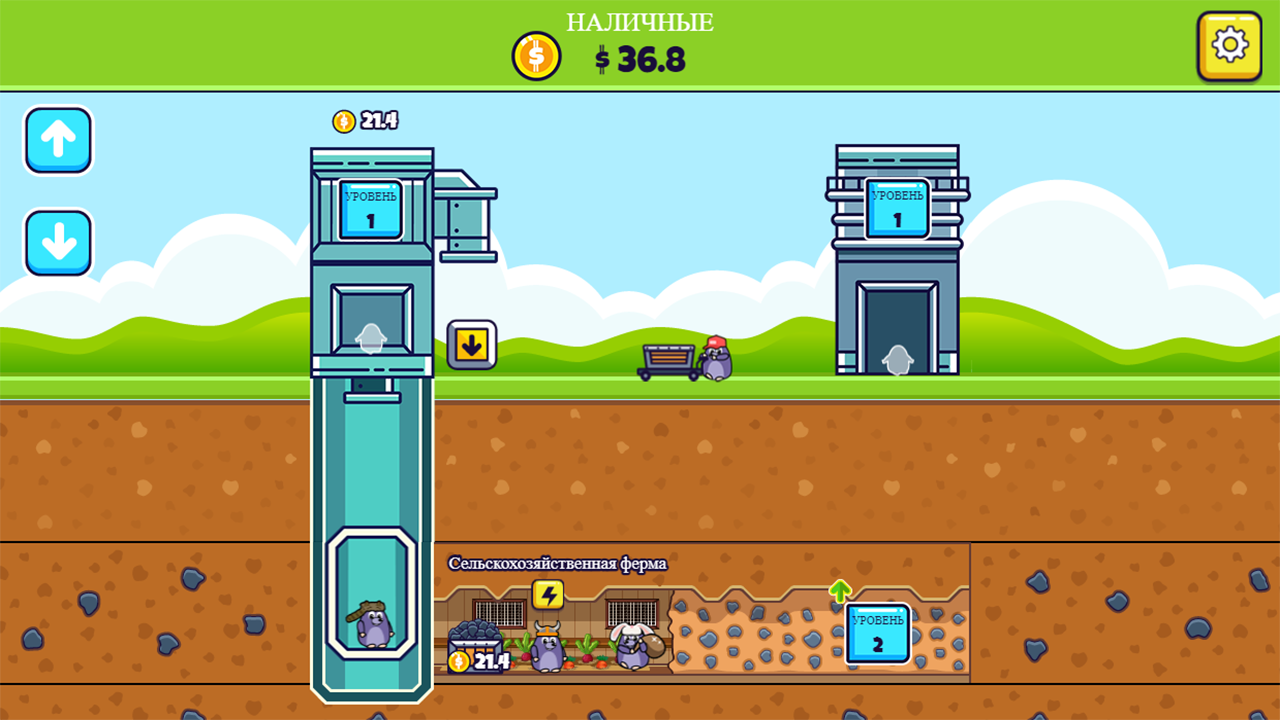Click the warehouse building entrance
The height and width of the screenshot is (720, 1280).
click(x=895, y=330)
